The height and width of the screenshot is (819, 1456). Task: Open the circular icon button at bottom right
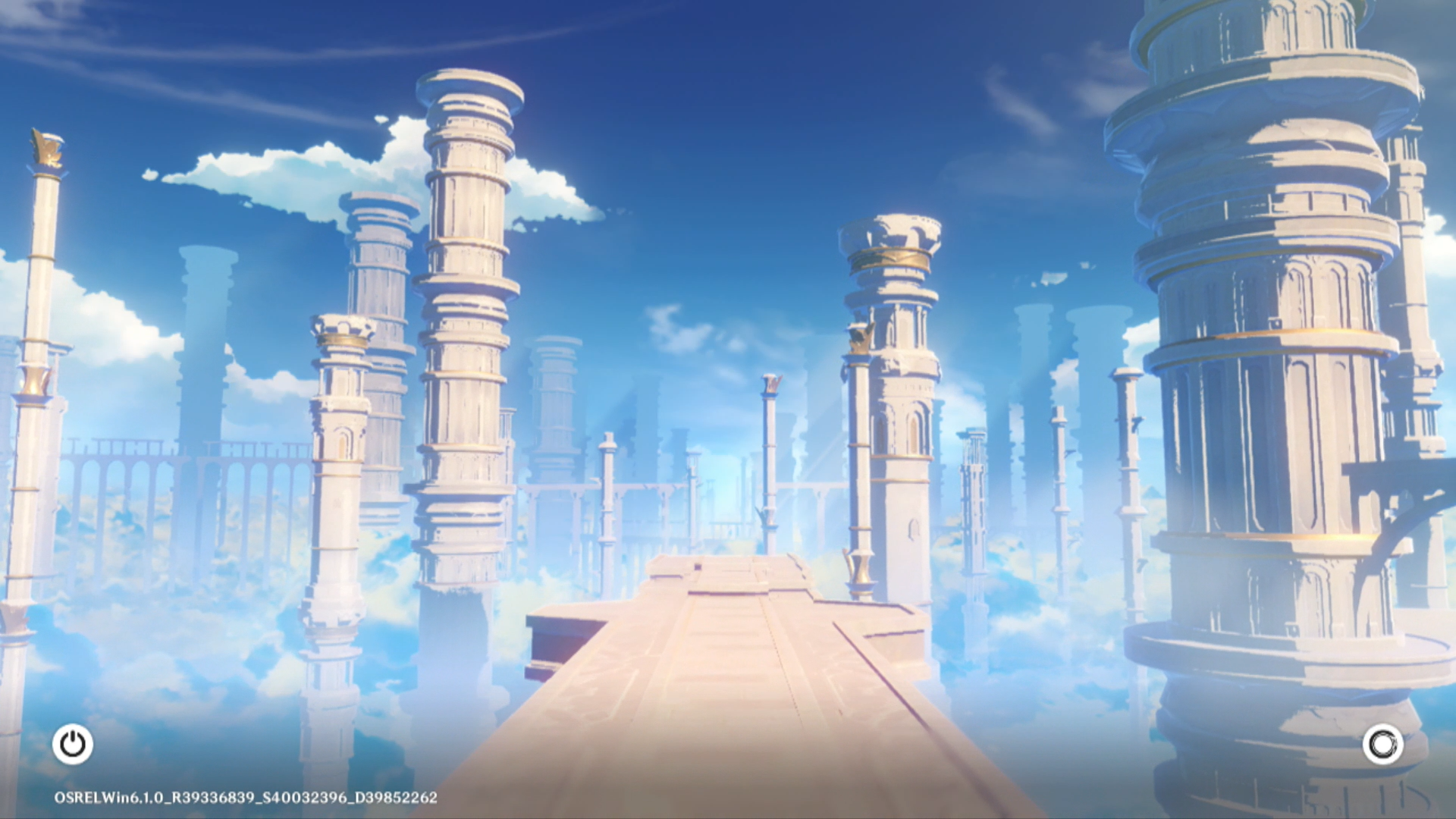(x=1382, y=744)
